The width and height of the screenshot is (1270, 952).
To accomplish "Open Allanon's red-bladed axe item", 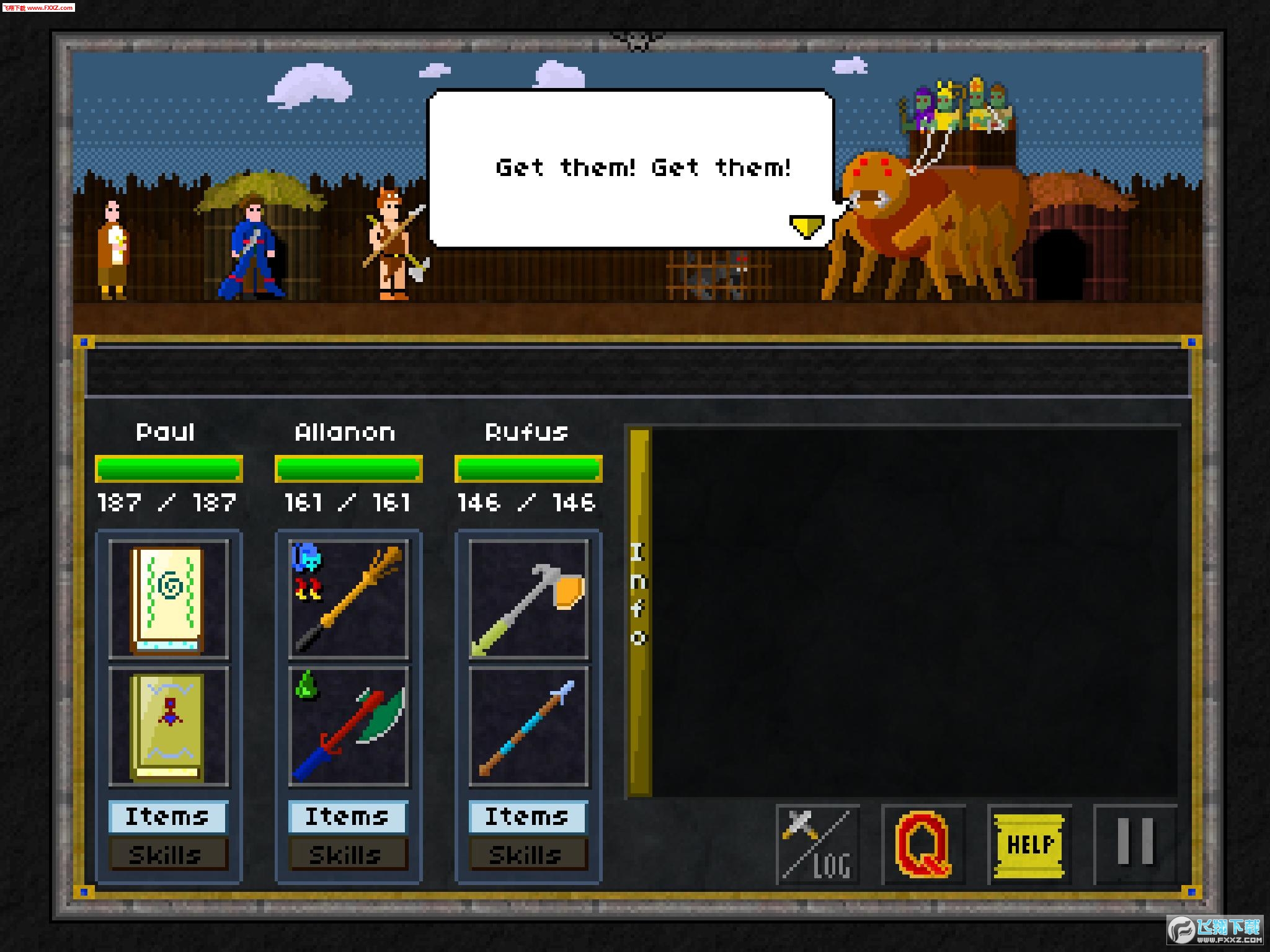I will [349, 726].
